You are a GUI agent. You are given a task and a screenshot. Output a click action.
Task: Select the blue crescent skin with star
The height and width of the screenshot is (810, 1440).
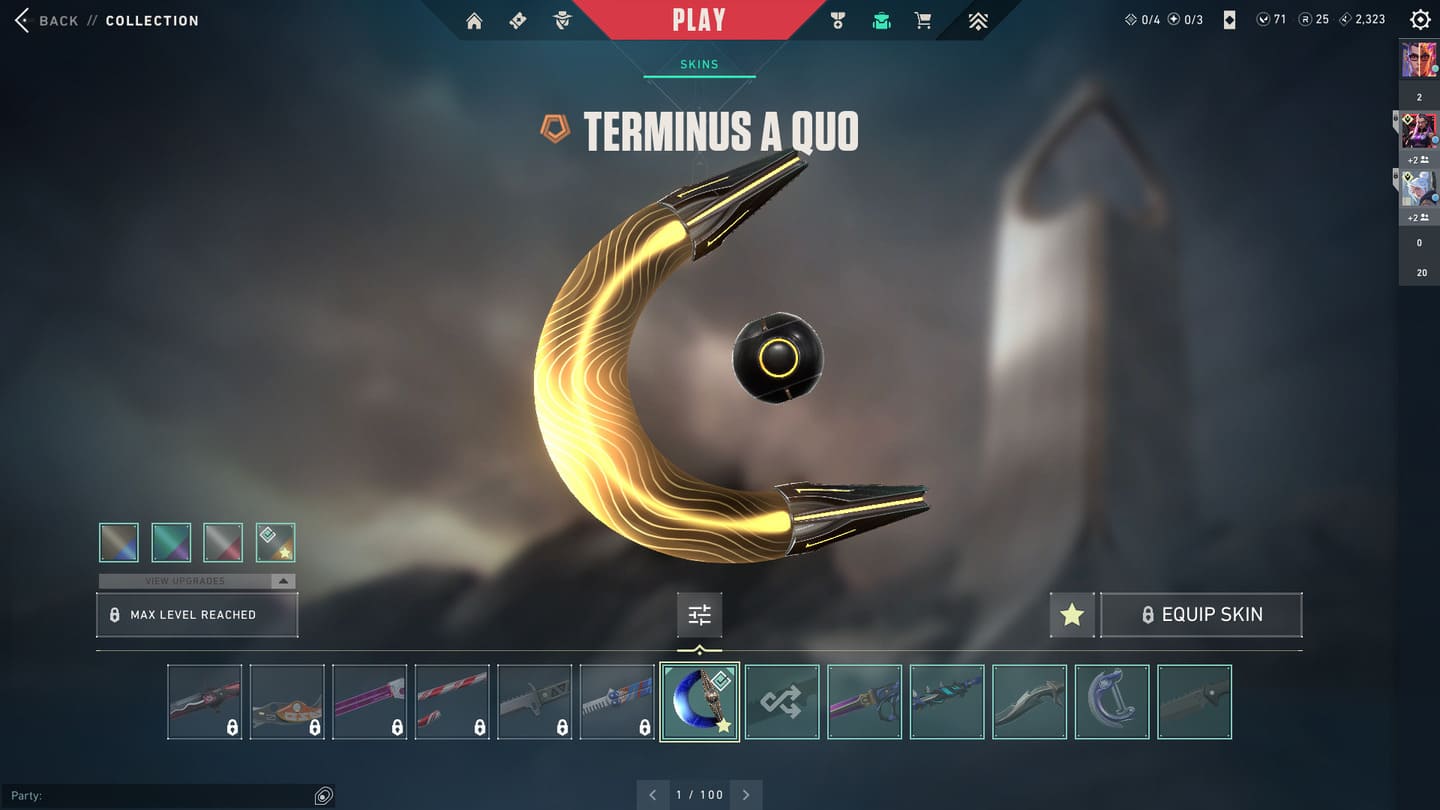[x=699, y=702]
